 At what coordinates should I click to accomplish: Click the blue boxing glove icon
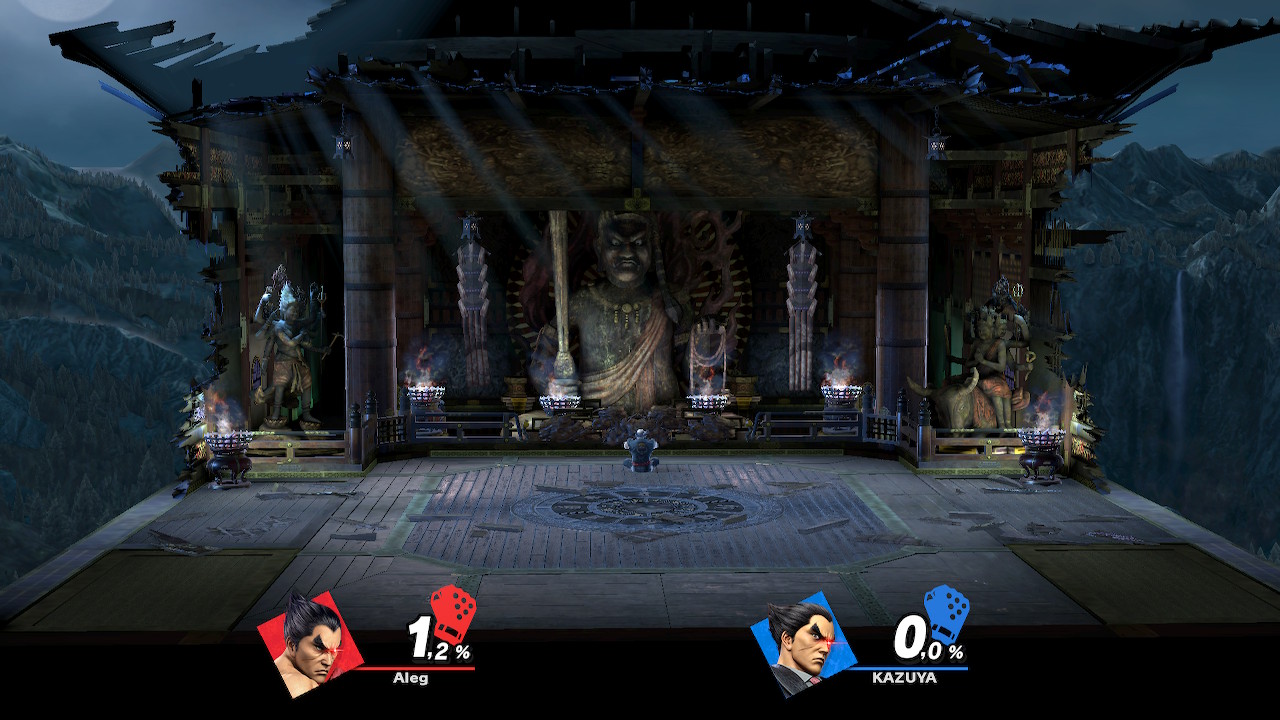pyautogui.click(x=945, y=610)
